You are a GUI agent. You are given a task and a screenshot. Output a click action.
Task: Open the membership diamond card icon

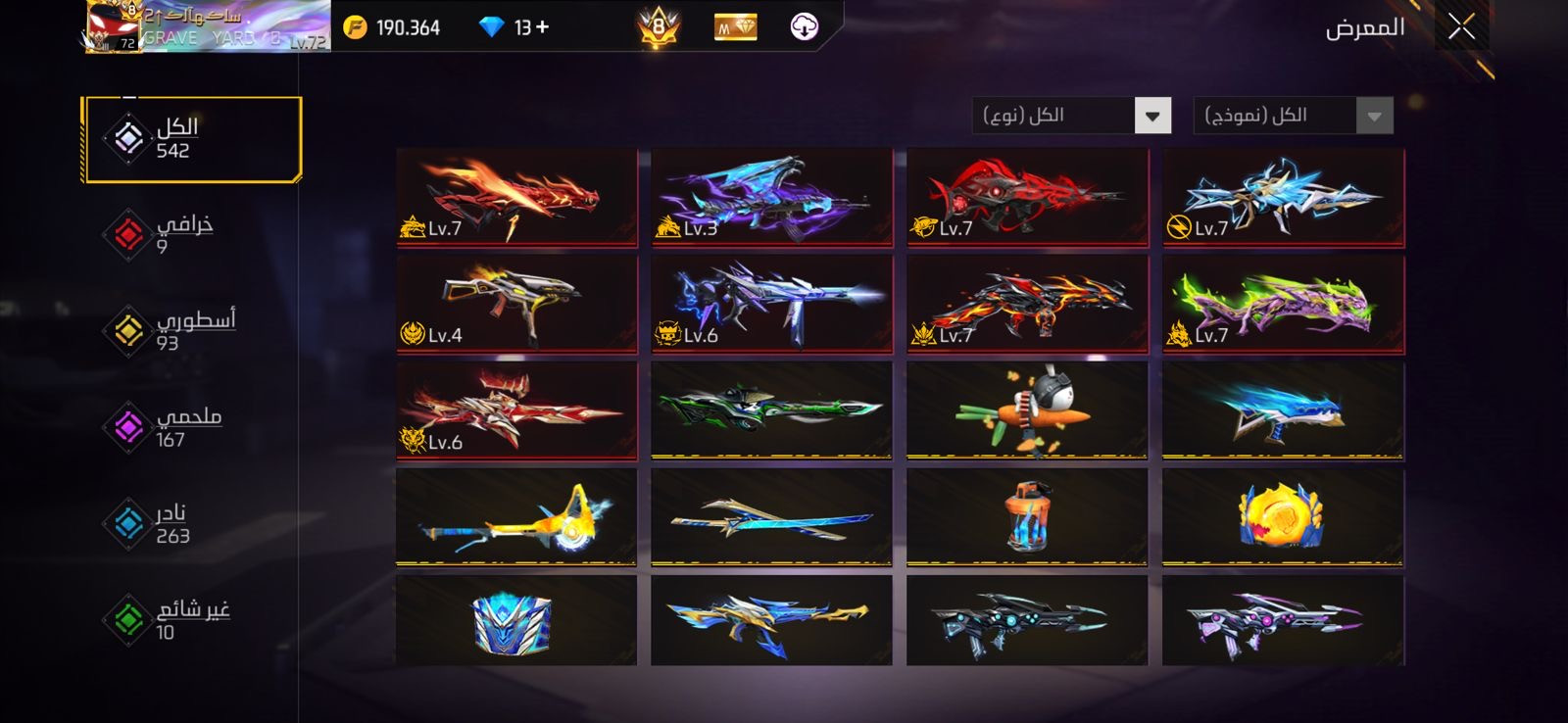tap(735, 27)
